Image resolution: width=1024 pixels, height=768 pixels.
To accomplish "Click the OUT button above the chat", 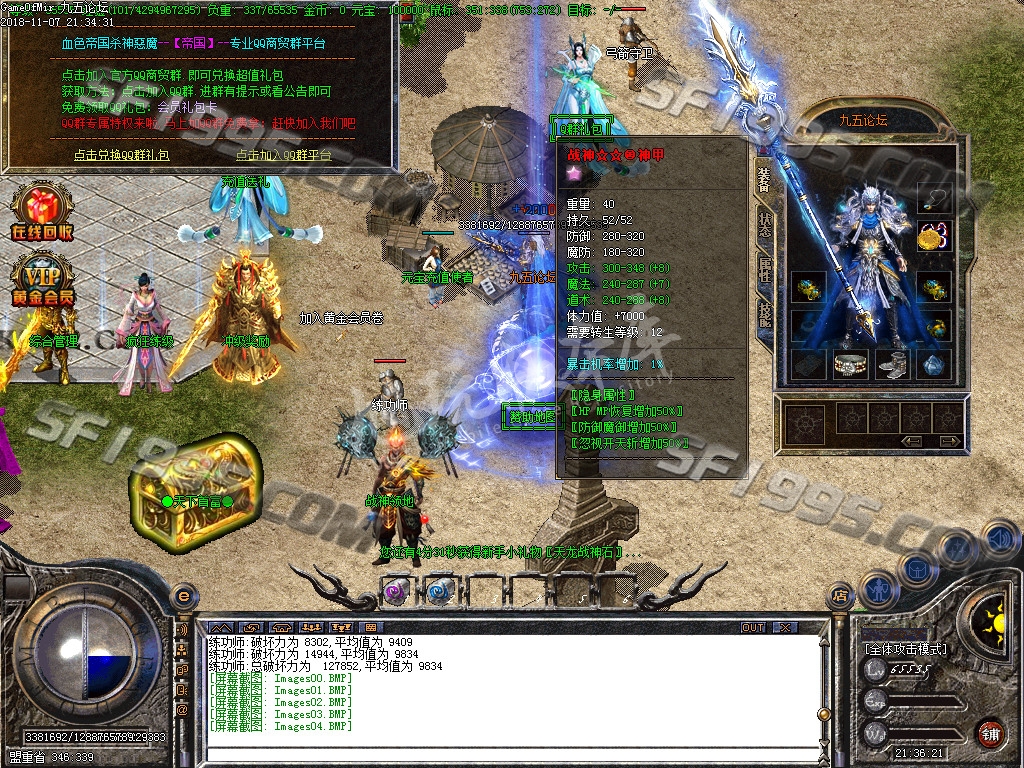I will point(753,627).
